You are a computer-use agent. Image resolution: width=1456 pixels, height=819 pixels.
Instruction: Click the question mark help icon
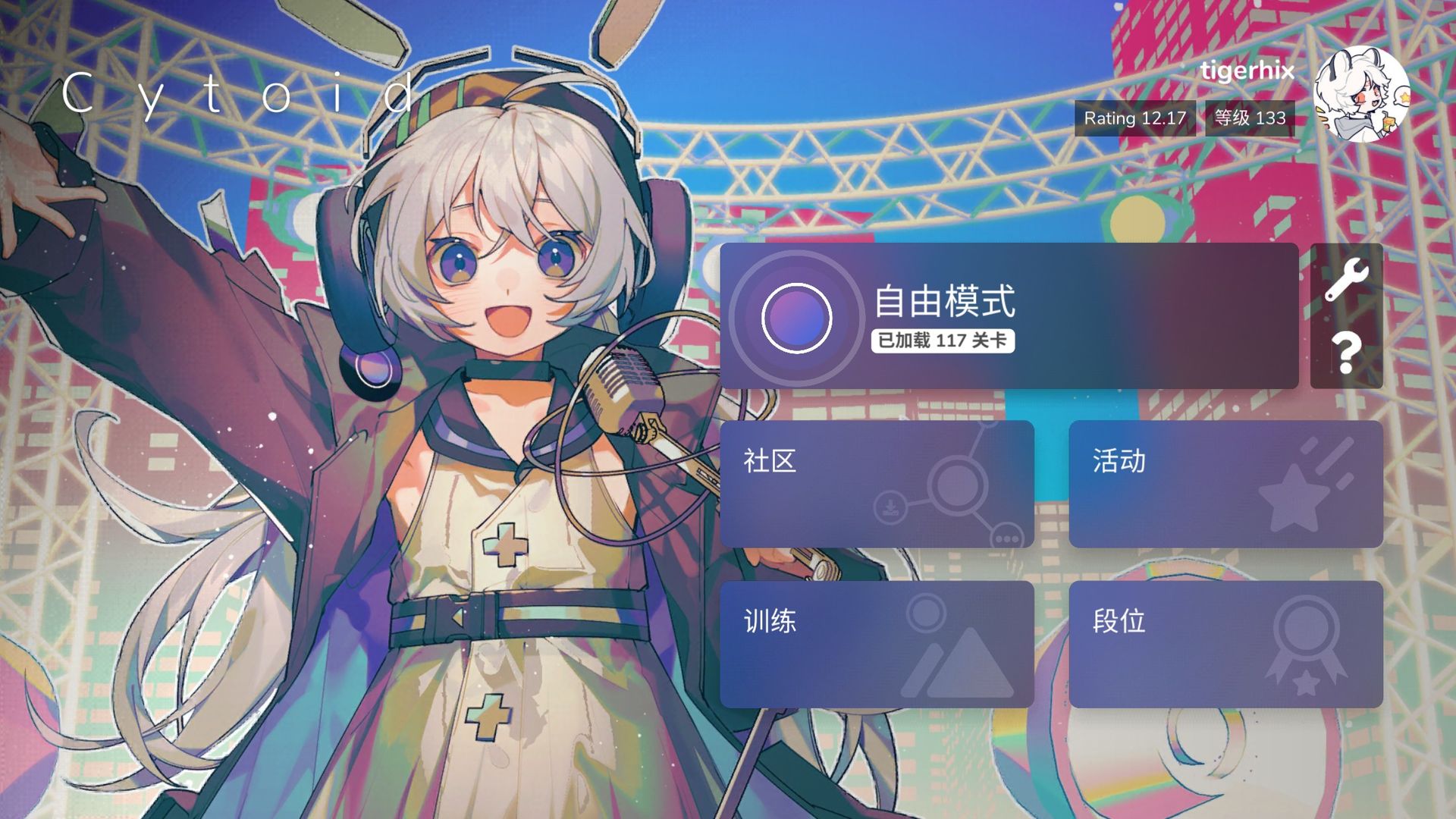click(x=1348, y=353)
